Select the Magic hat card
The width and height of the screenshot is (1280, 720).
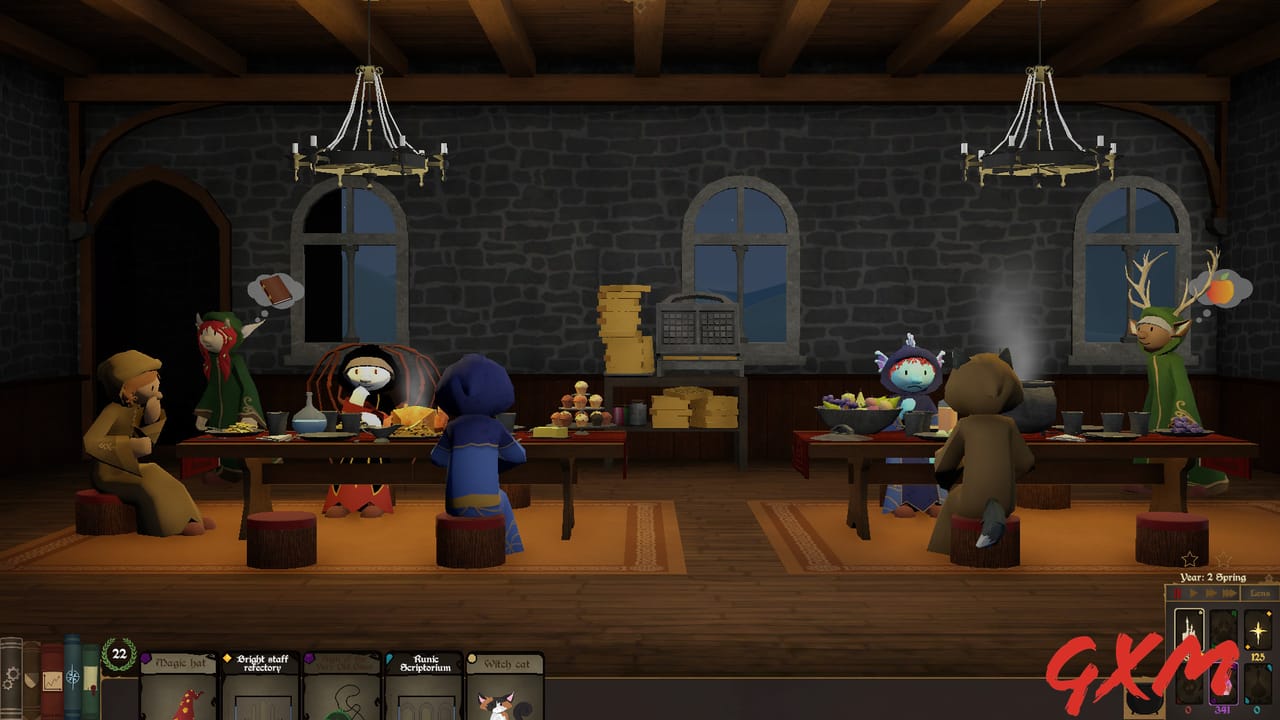point(180,688)
